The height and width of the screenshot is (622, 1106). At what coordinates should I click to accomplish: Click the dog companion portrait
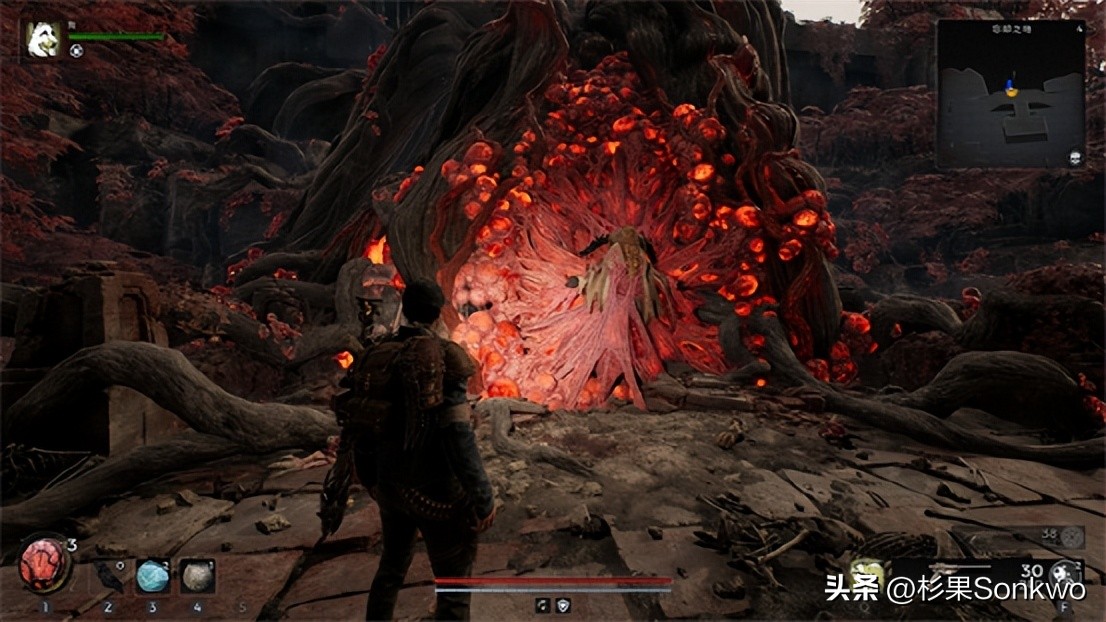click(x=43, y=40)
